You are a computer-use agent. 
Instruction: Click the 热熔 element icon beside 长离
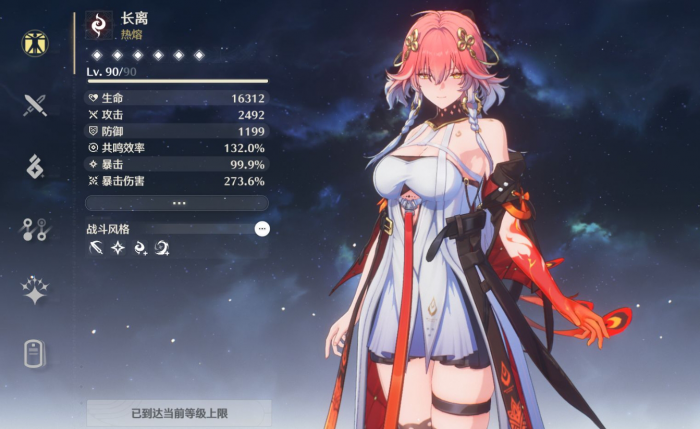click(x=99, y=24)
